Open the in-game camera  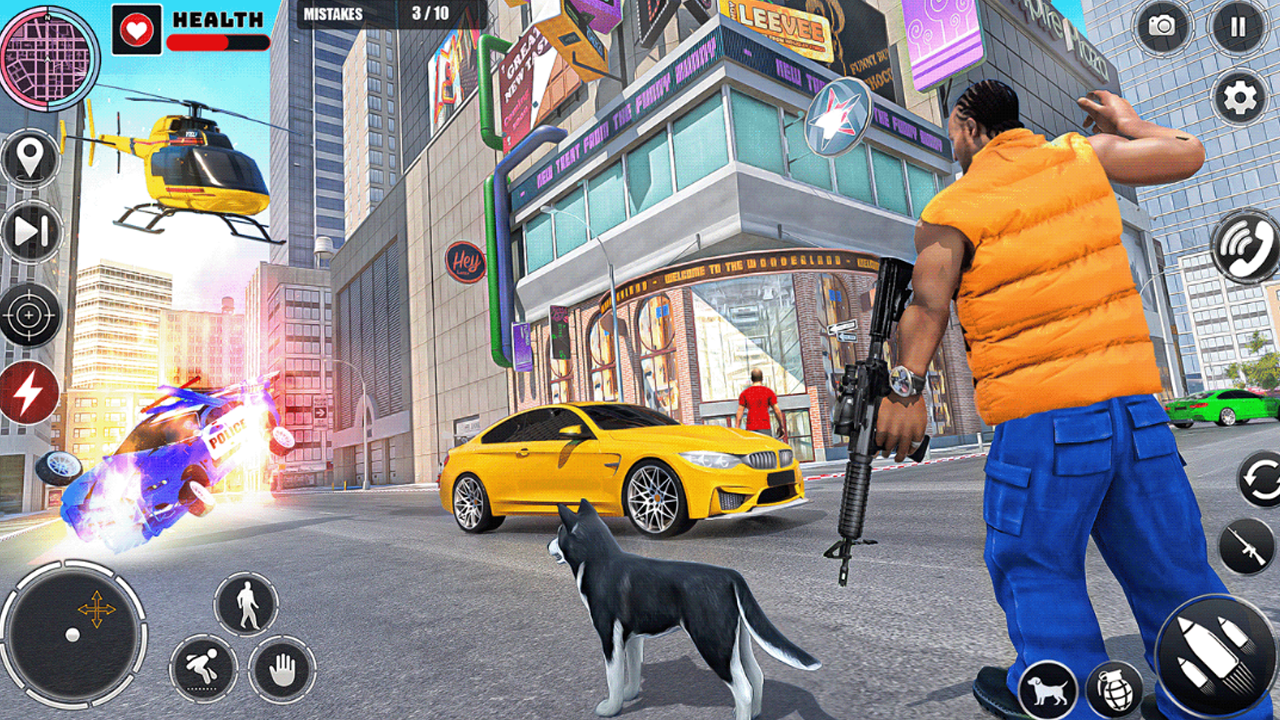coord(1160,27)
